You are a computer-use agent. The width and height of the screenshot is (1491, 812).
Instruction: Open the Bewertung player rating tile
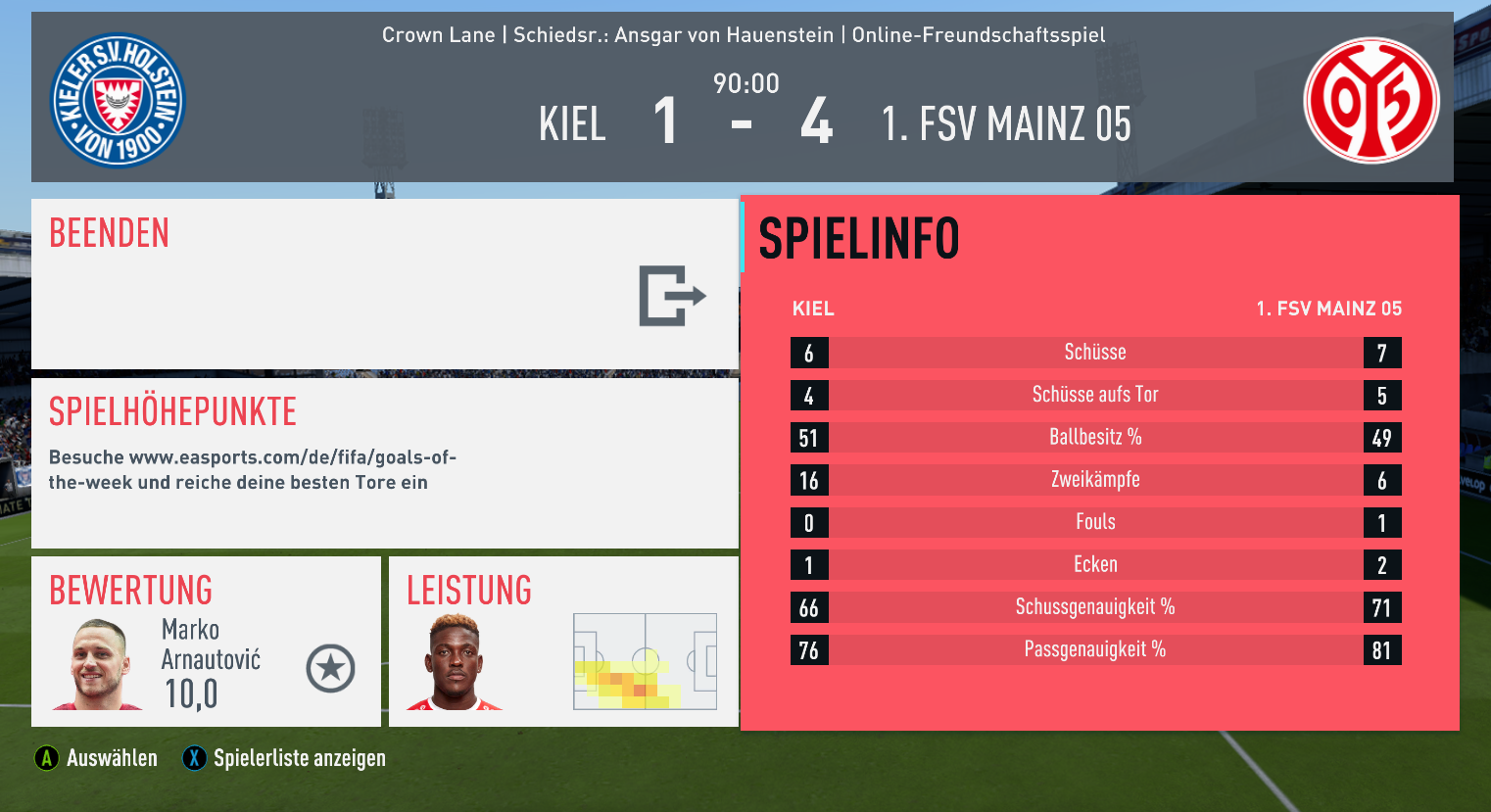click(206, 642)
